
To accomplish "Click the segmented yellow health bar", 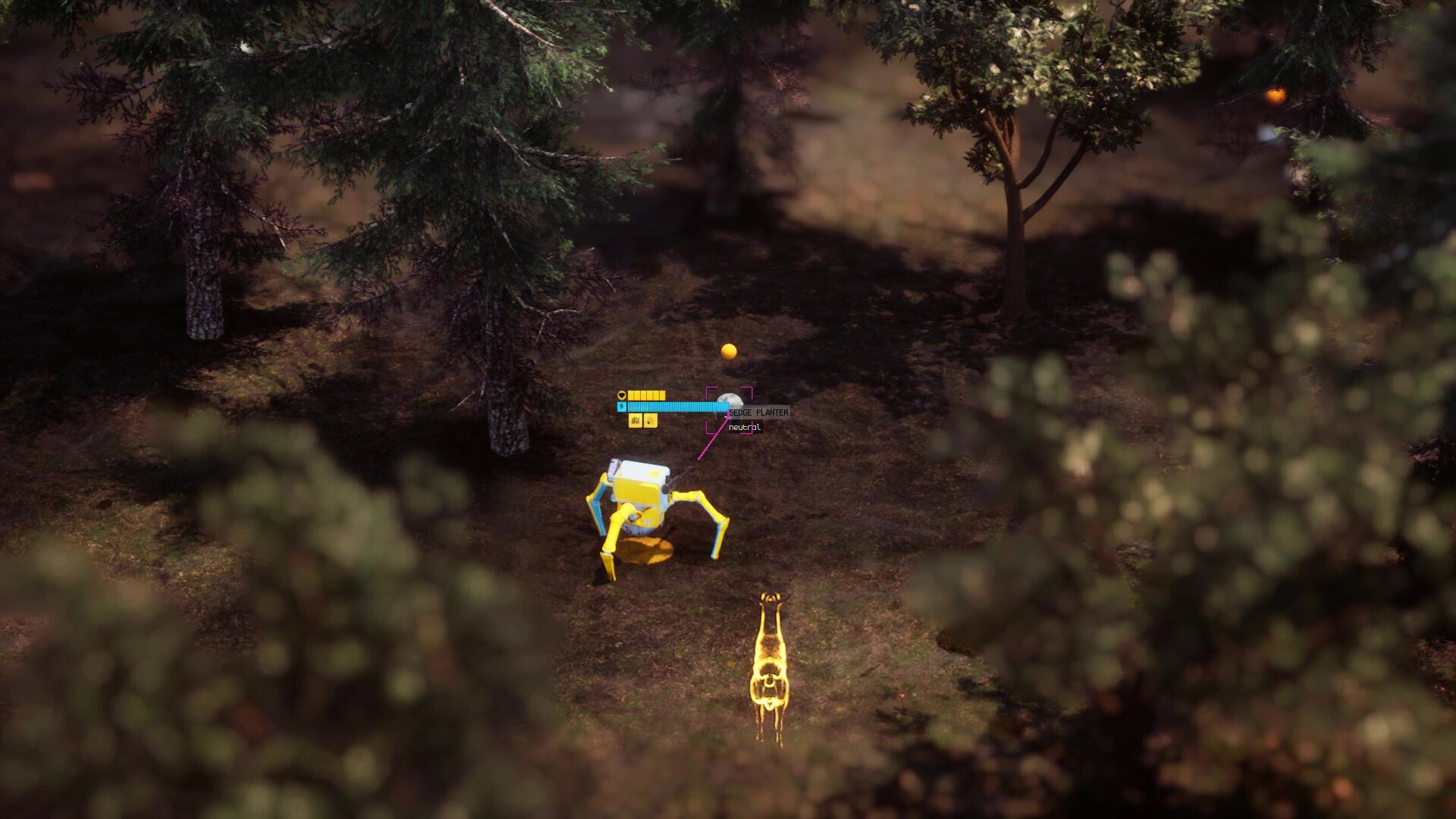I will (648, 395).
